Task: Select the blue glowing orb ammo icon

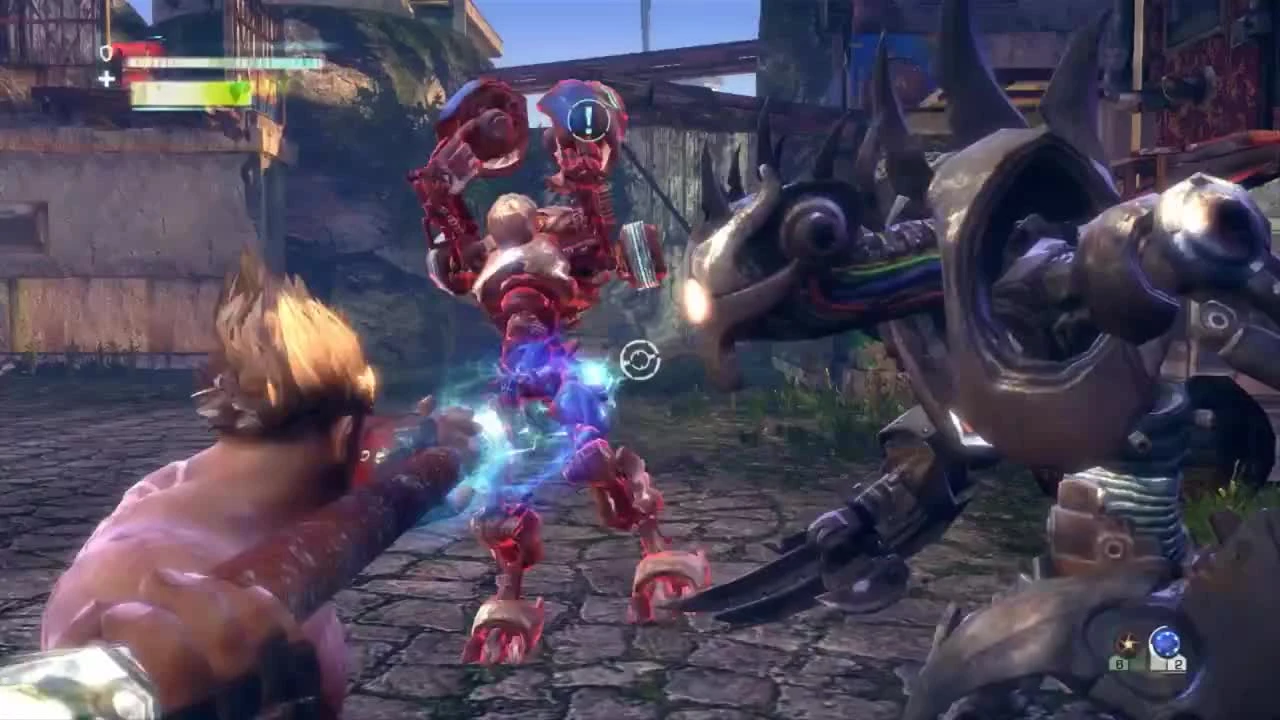Action: click(x=1165, y=641)
